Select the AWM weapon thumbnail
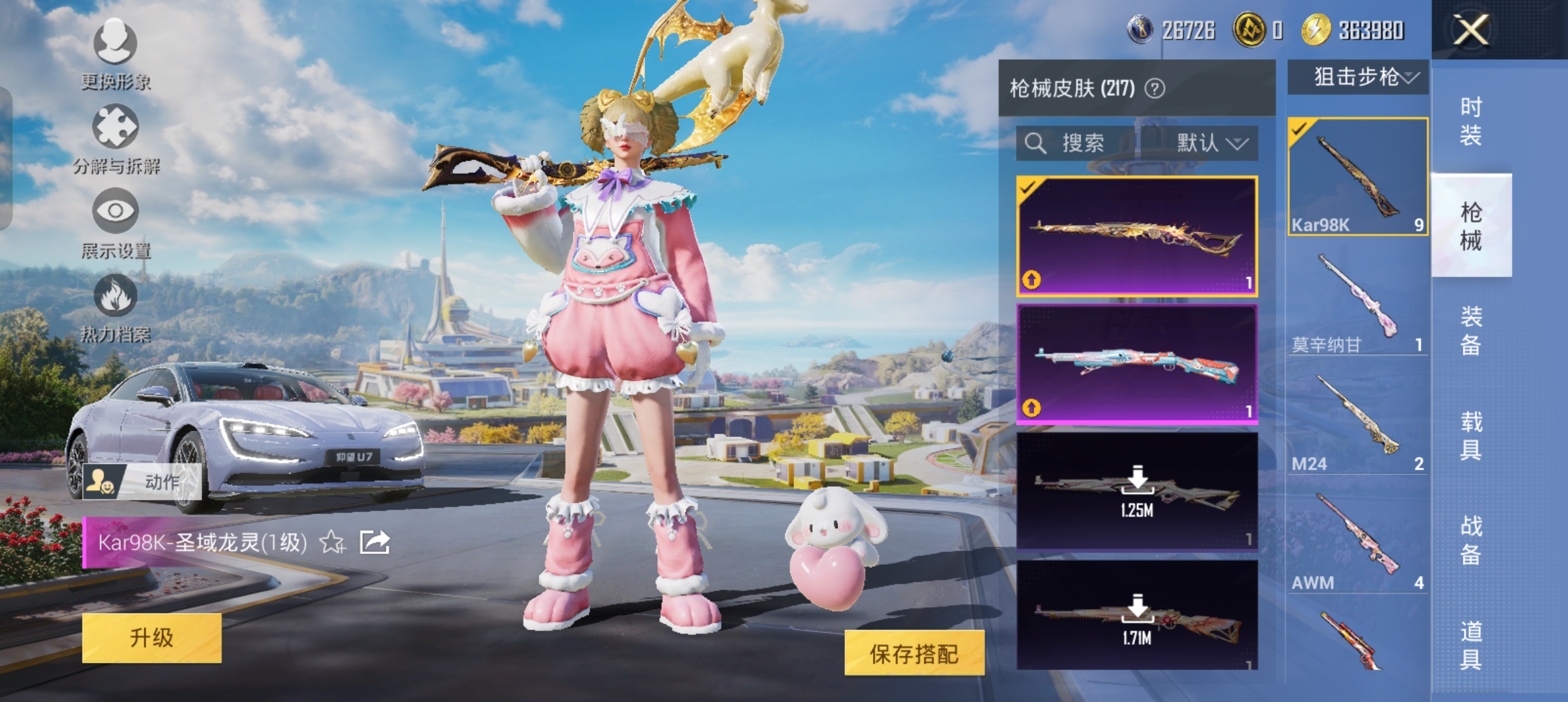1568x702 pixels. click(1357, 533)
